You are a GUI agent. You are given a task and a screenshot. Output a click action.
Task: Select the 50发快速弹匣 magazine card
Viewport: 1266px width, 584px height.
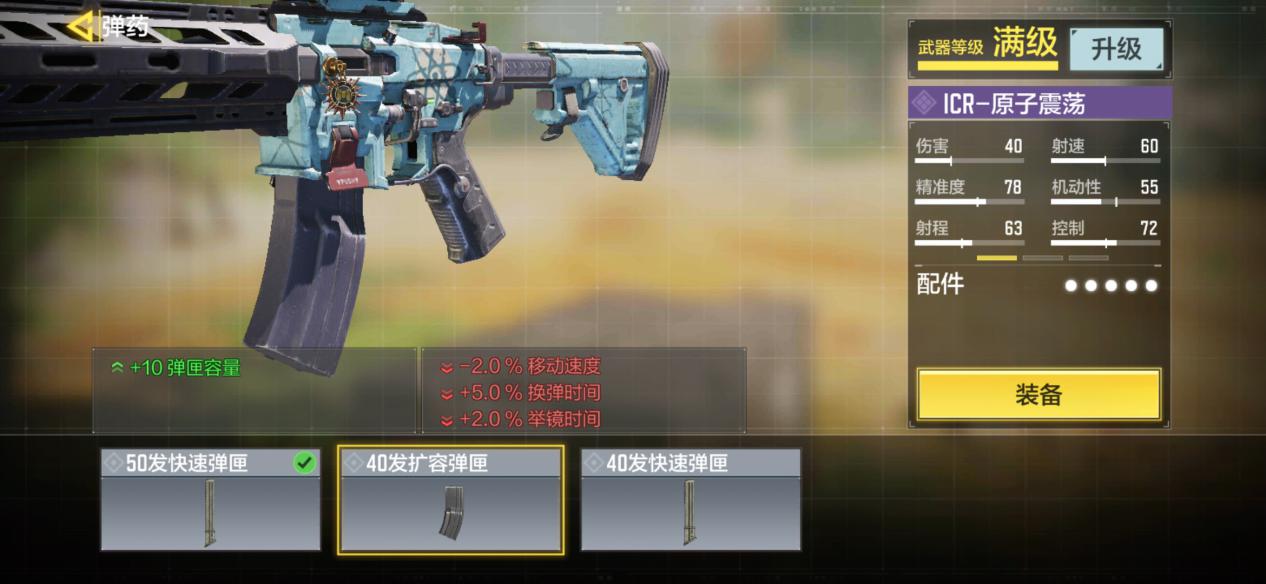[210, 500]
